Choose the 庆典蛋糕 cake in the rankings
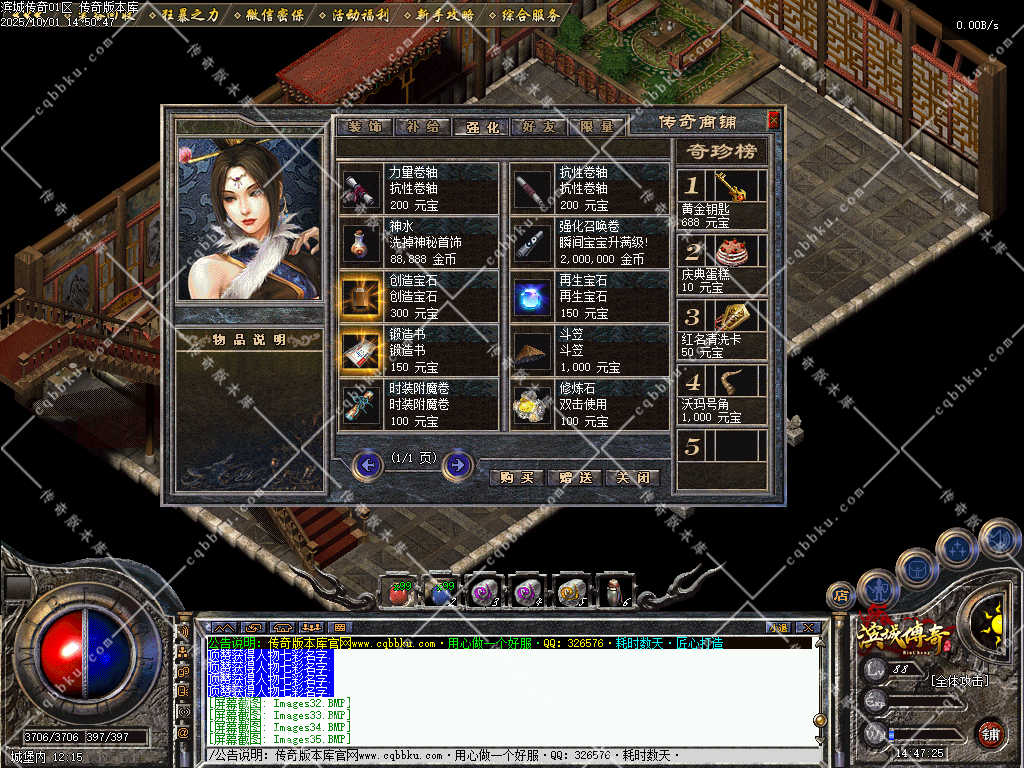This screenshot has width=1024, height=768. click(730, 251)
